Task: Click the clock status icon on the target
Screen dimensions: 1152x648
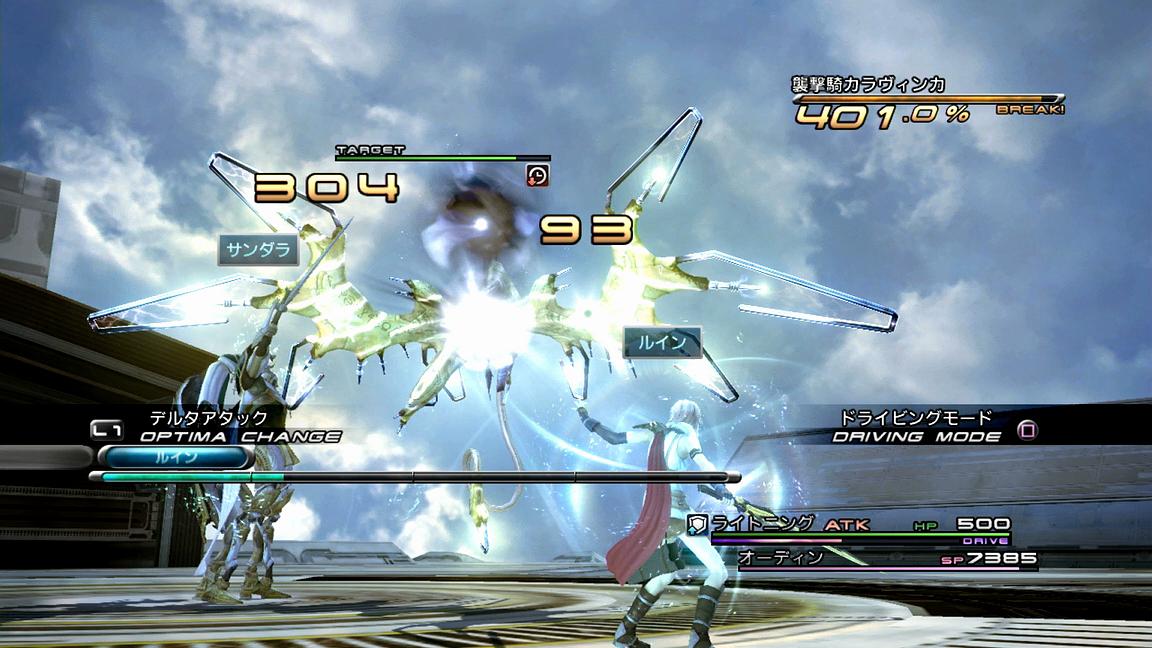Action: (x=537, y=175)
